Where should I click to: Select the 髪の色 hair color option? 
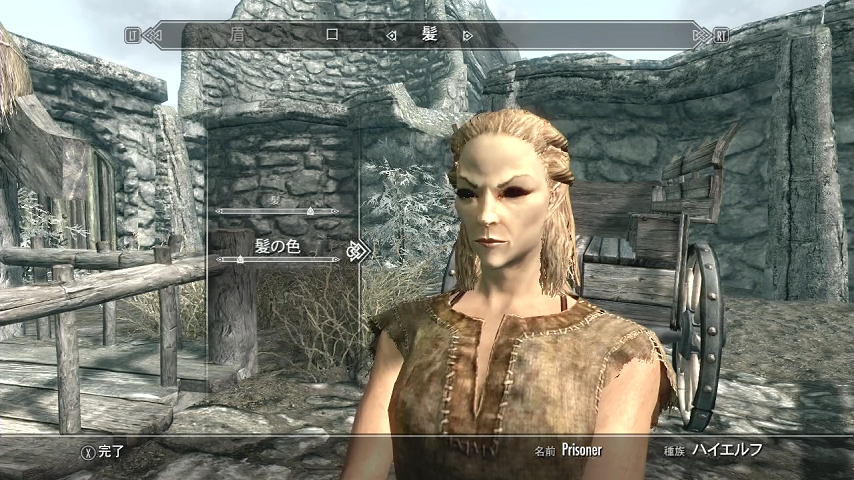tap(277, 244)
